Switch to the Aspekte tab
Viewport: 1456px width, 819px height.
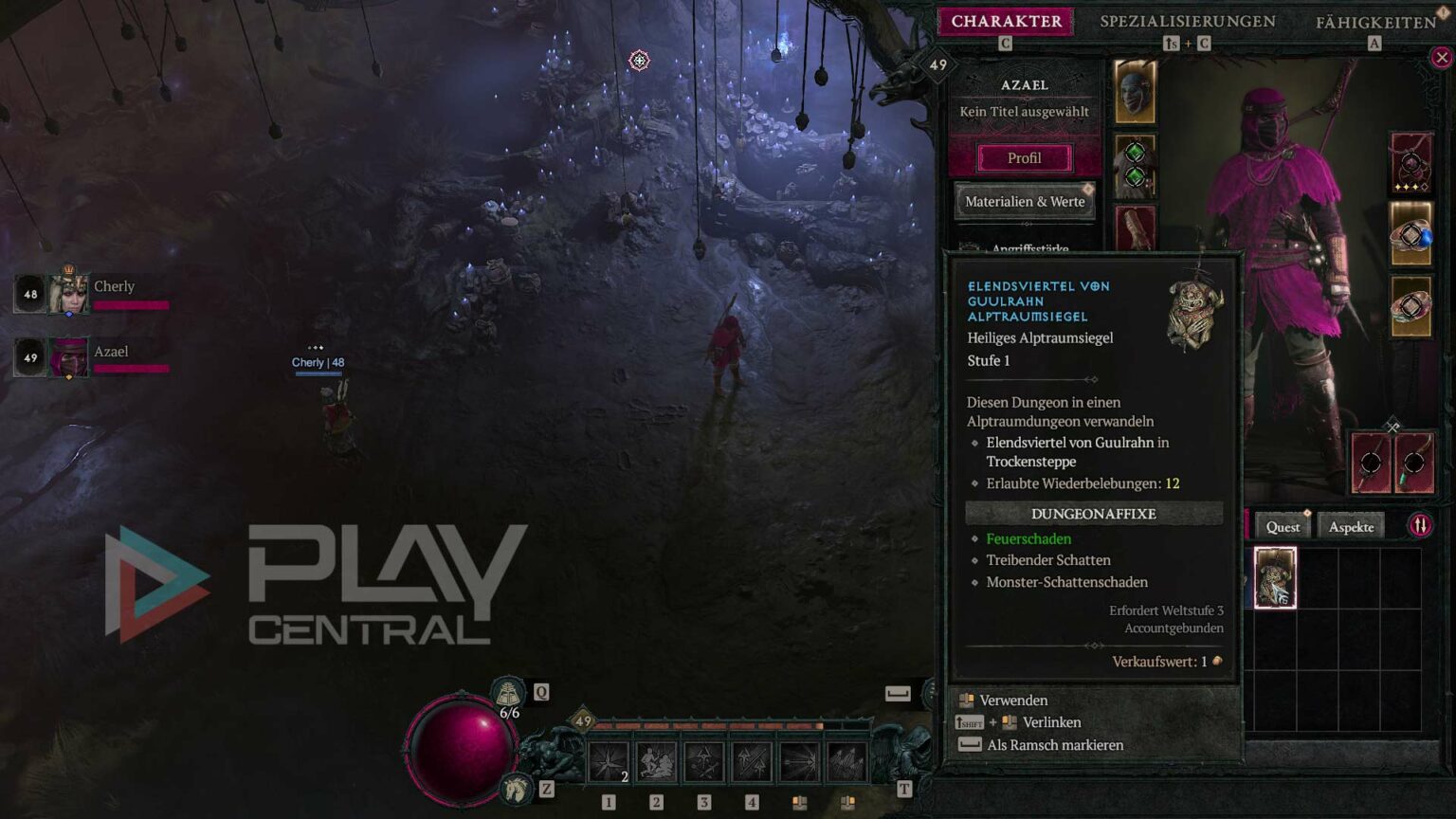(x=1350, y=526)
